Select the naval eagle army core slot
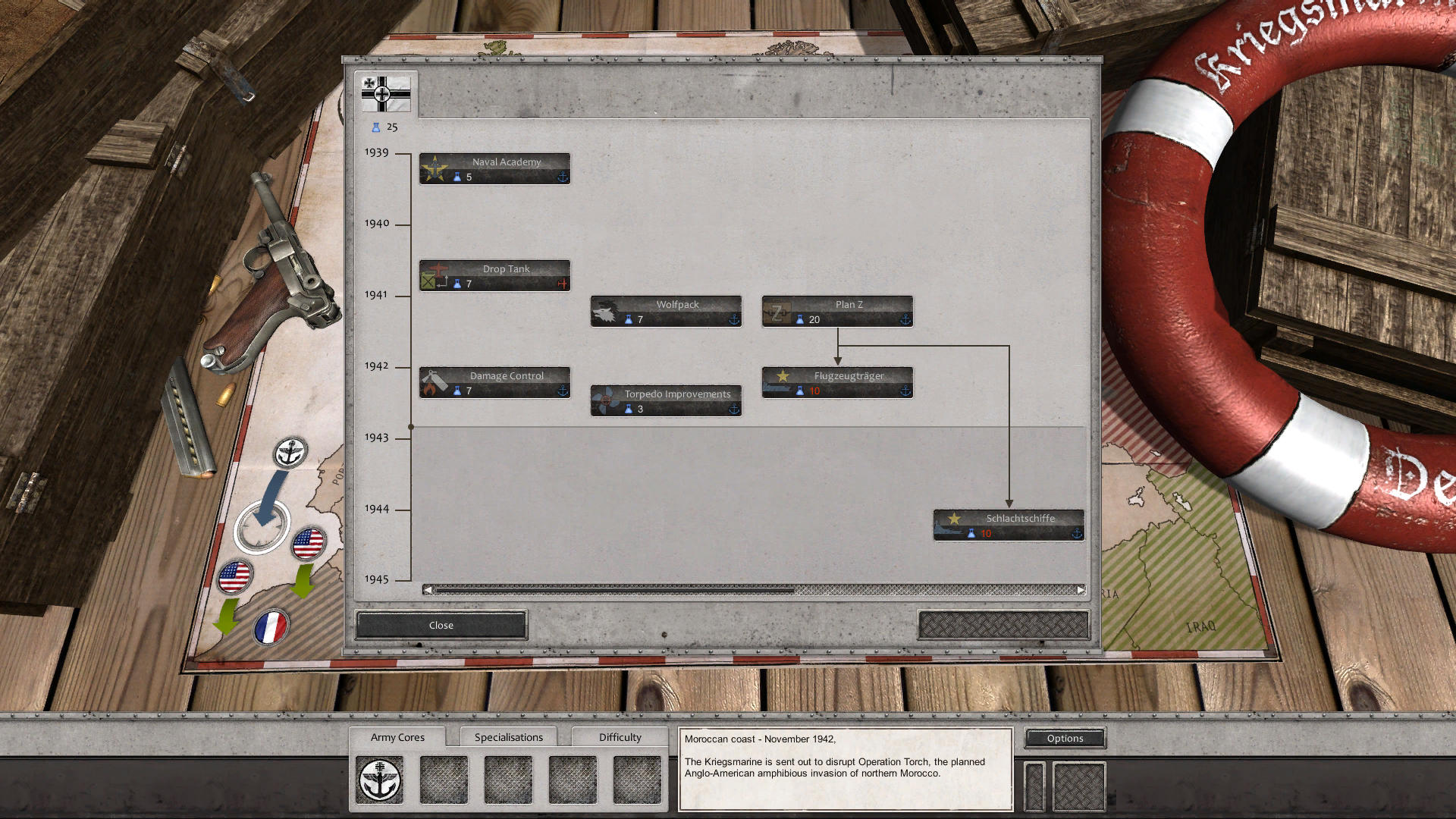Viewport: 1456px width, 819px height. 380,778
